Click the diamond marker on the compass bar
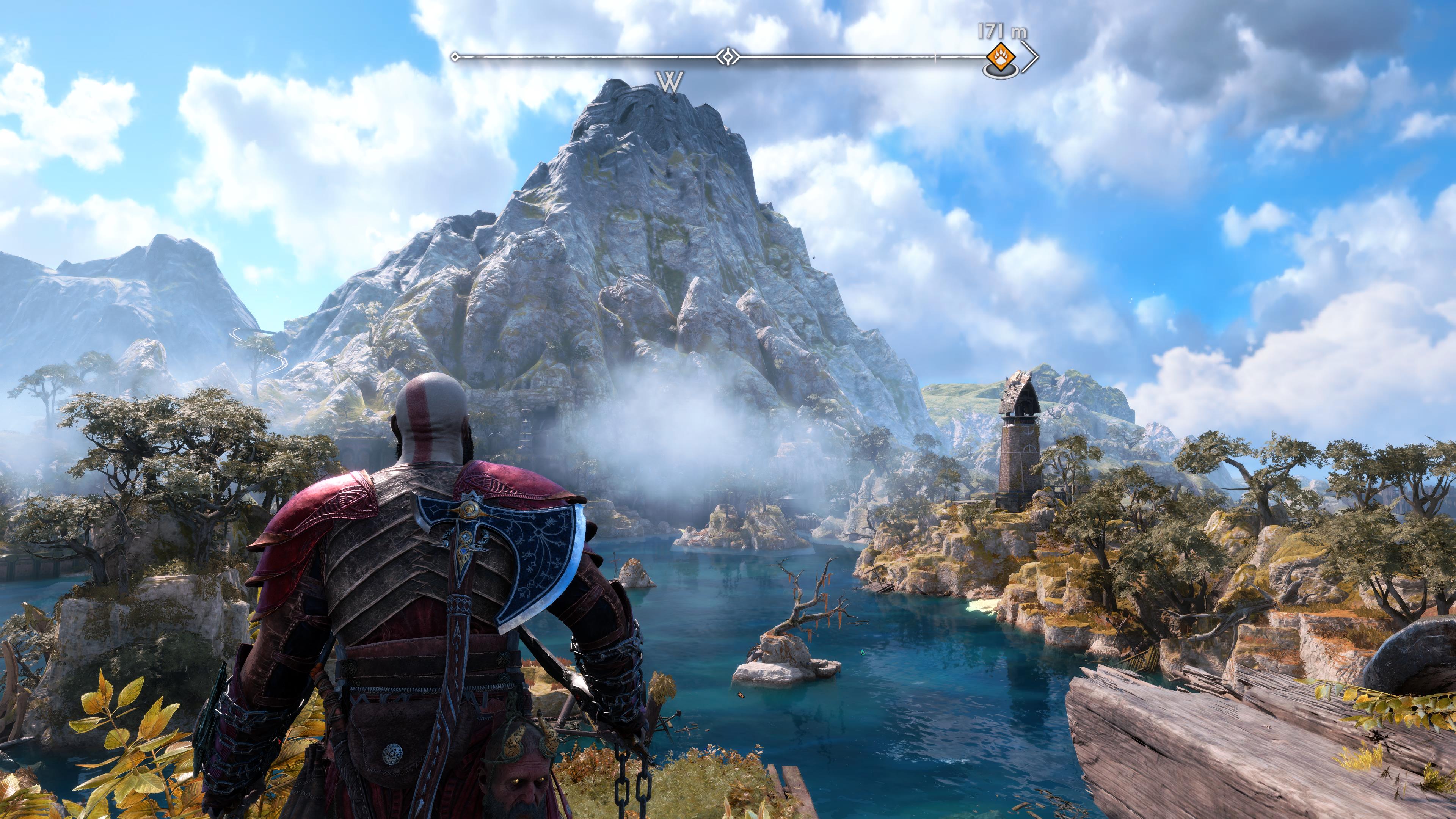Screen dimensions: 1456x819 [728, 56]
